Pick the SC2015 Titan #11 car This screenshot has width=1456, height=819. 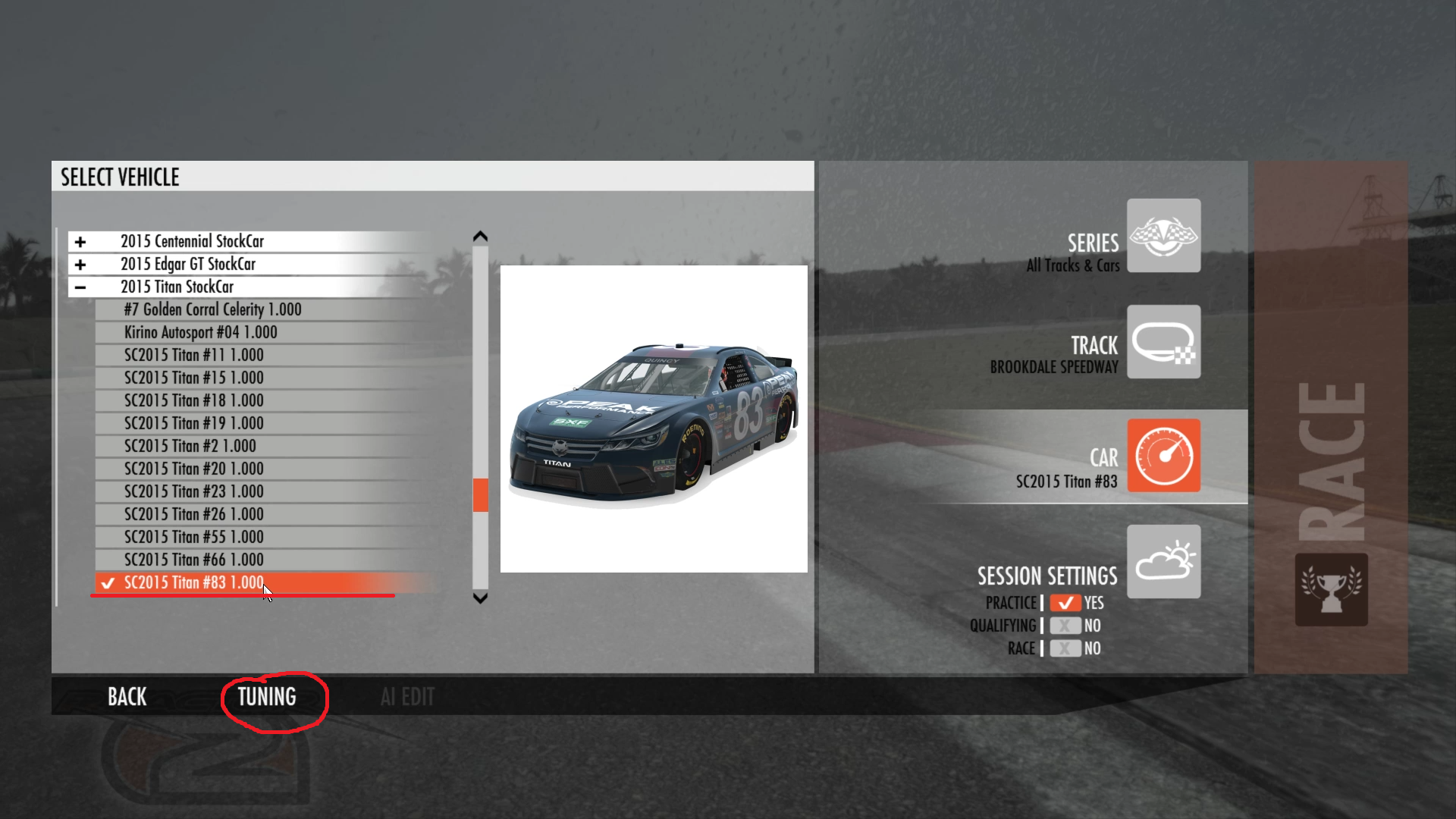(194, 355)
